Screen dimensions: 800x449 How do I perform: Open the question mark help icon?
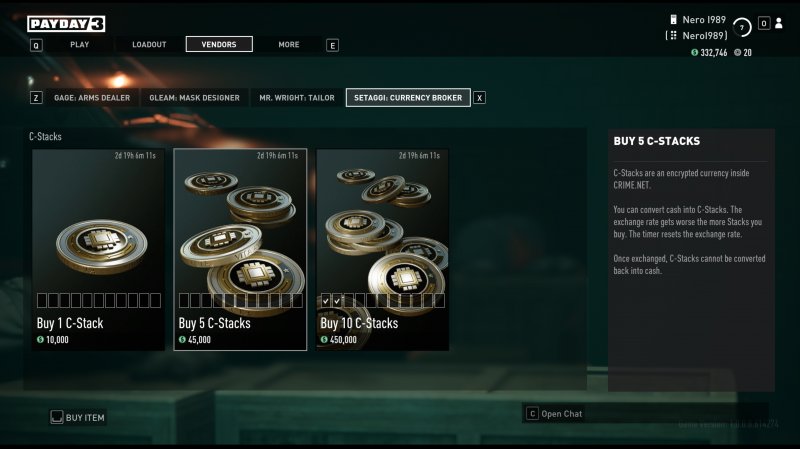[742, 28]
